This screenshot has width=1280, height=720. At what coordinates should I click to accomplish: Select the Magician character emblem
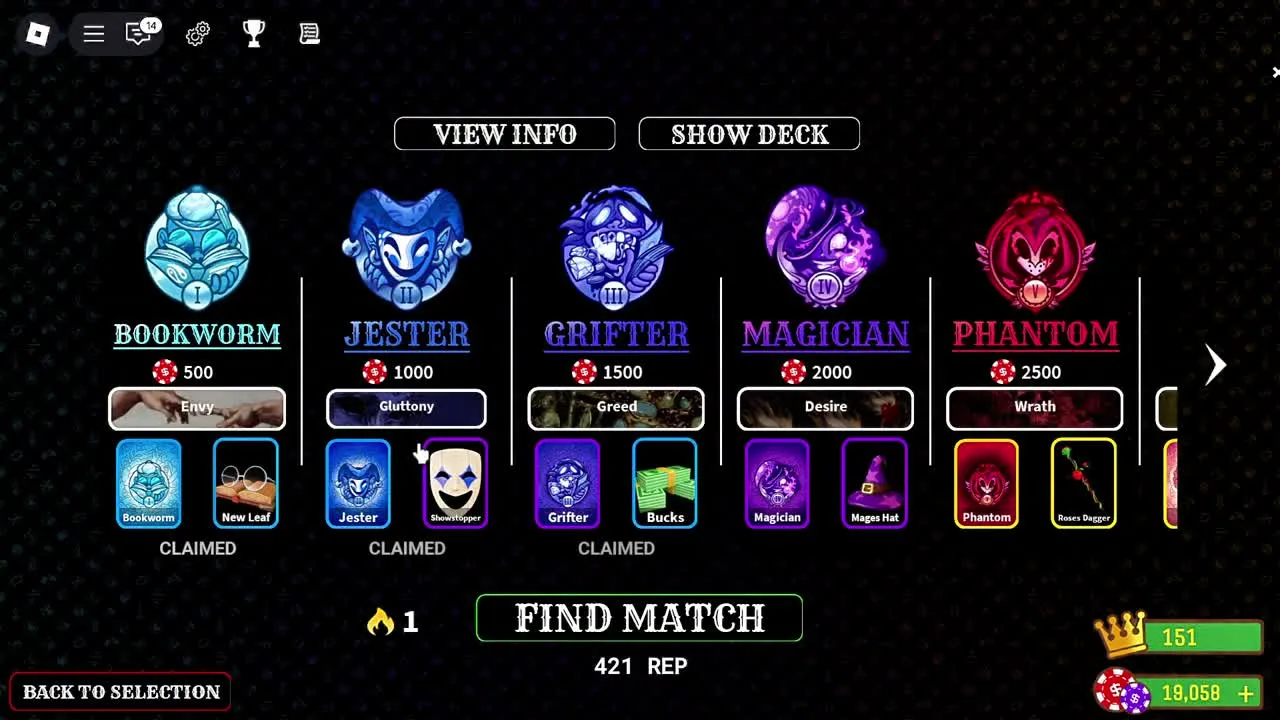coord(825,247)
